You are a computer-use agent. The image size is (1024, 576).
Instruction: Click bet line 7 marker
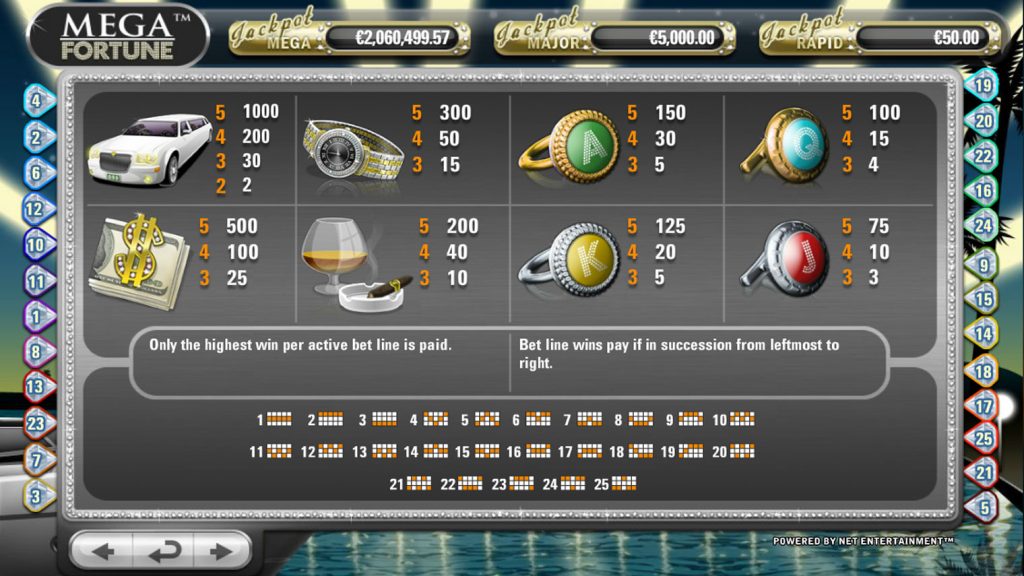tap(37, 460)
